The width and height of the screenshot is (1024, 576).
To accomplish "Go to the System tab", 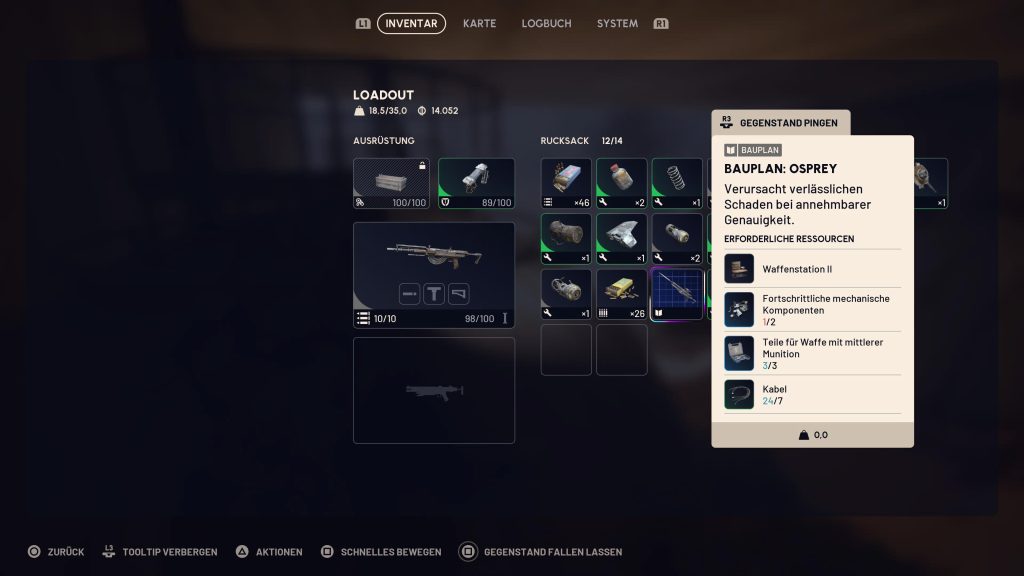I will click(617, 23).
